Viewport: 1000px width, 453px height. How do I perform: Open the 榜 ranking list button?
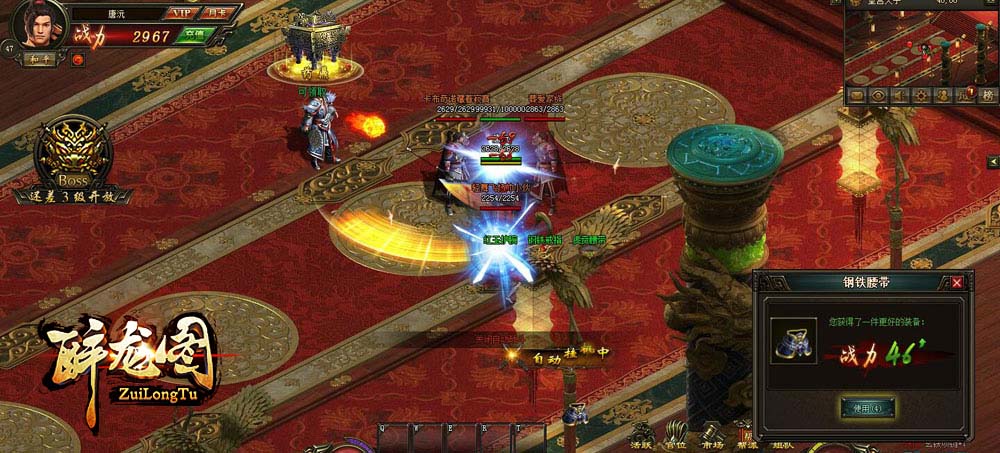coord(987,95)
